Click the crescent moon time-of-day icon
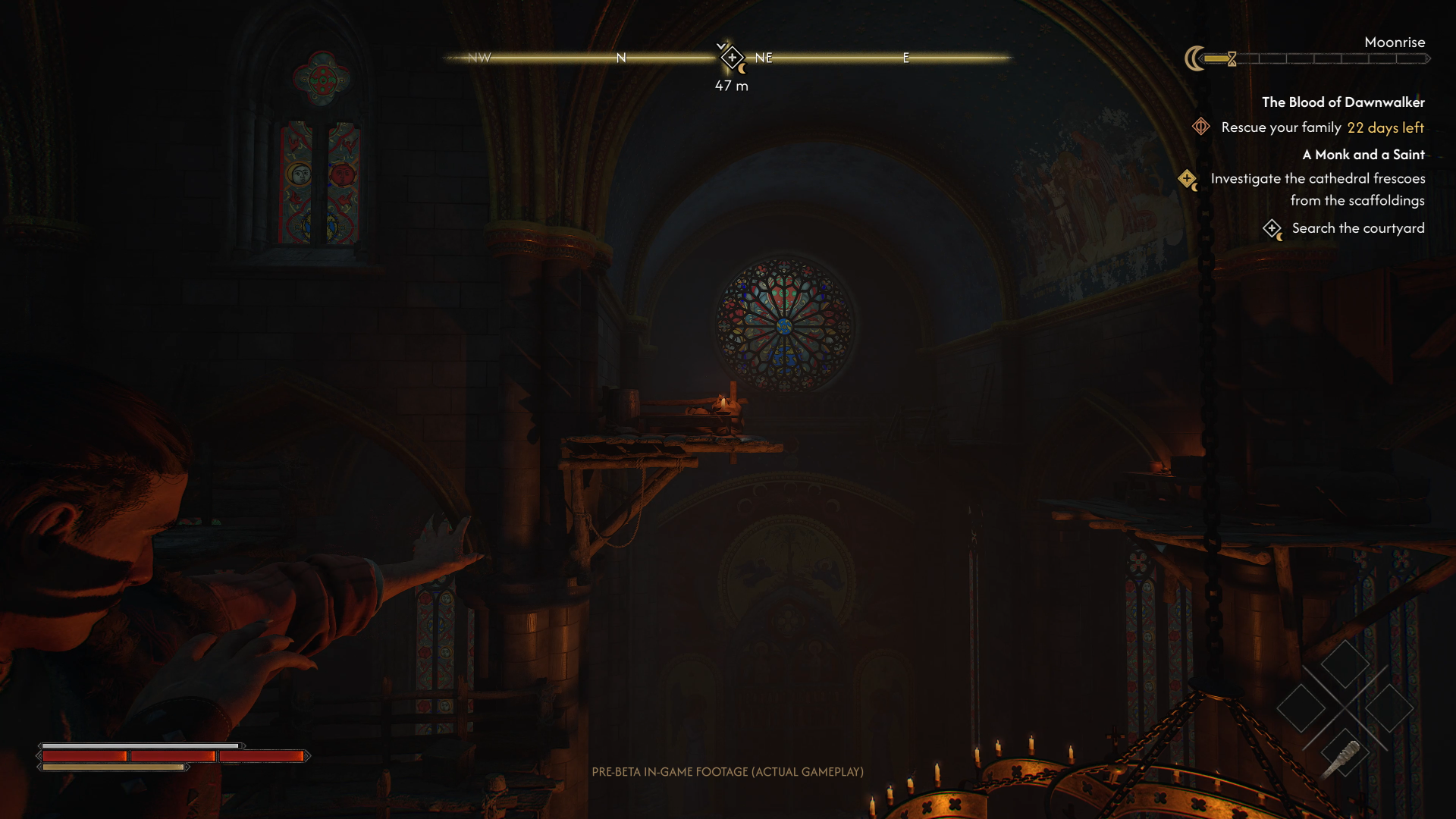This screenshot has height=819, width=1456. (1194, 58)
